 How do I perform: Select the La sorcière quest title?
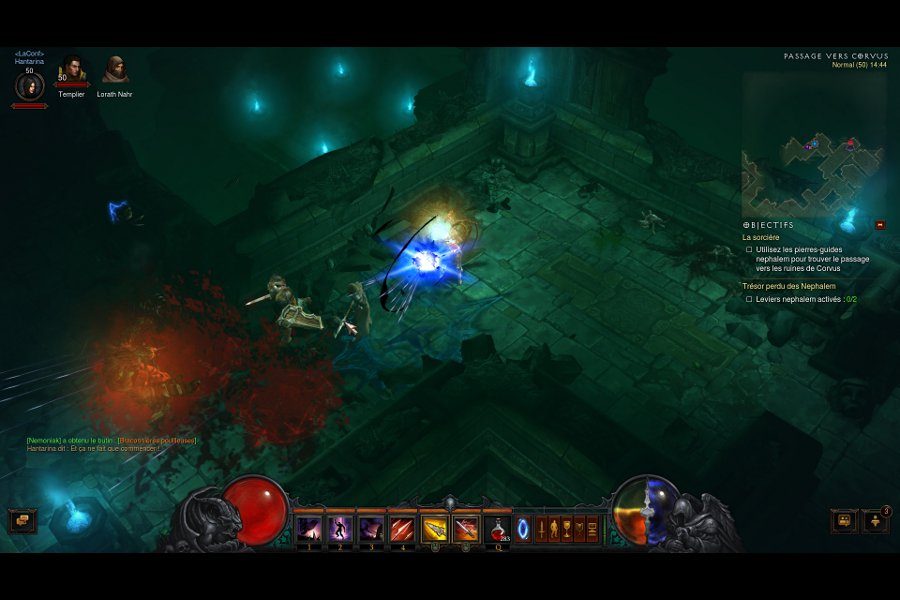(761, 238)
